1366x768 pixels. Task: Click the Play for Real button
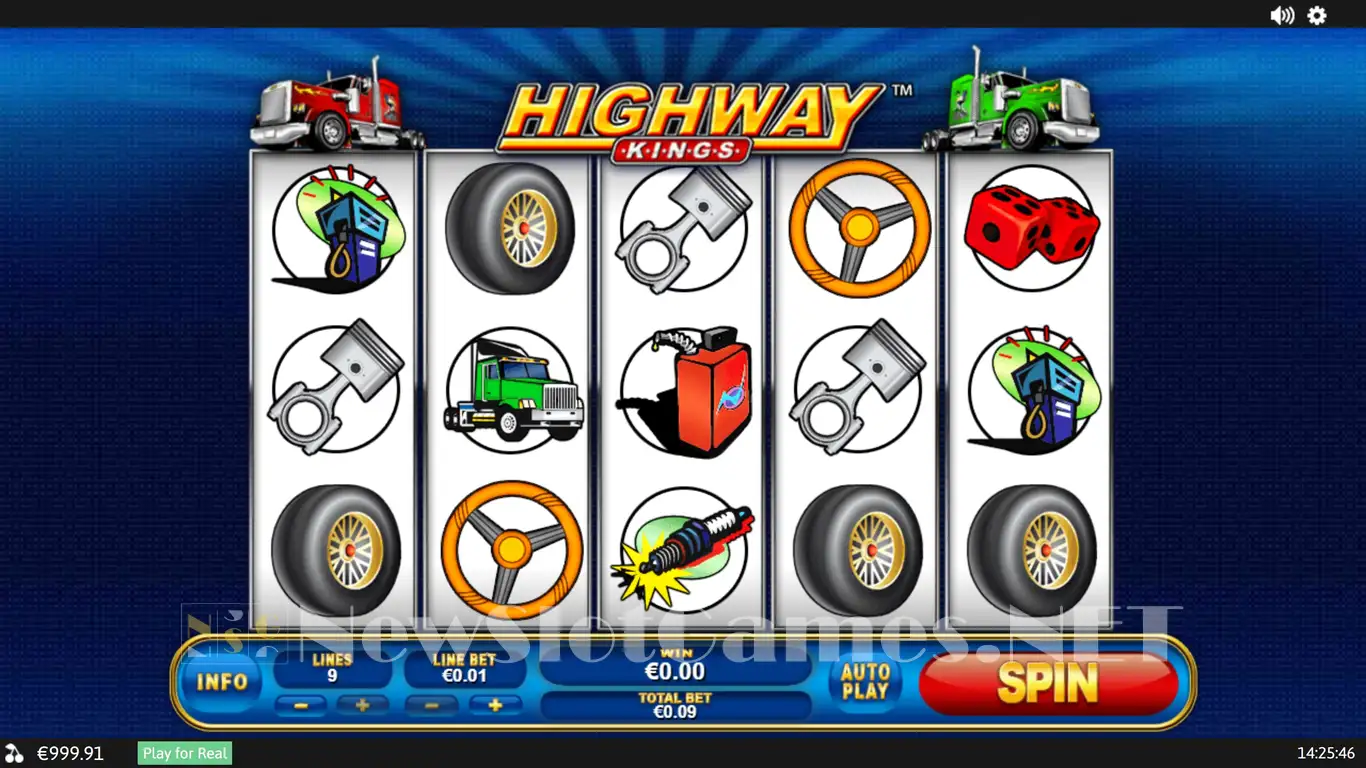185,753
